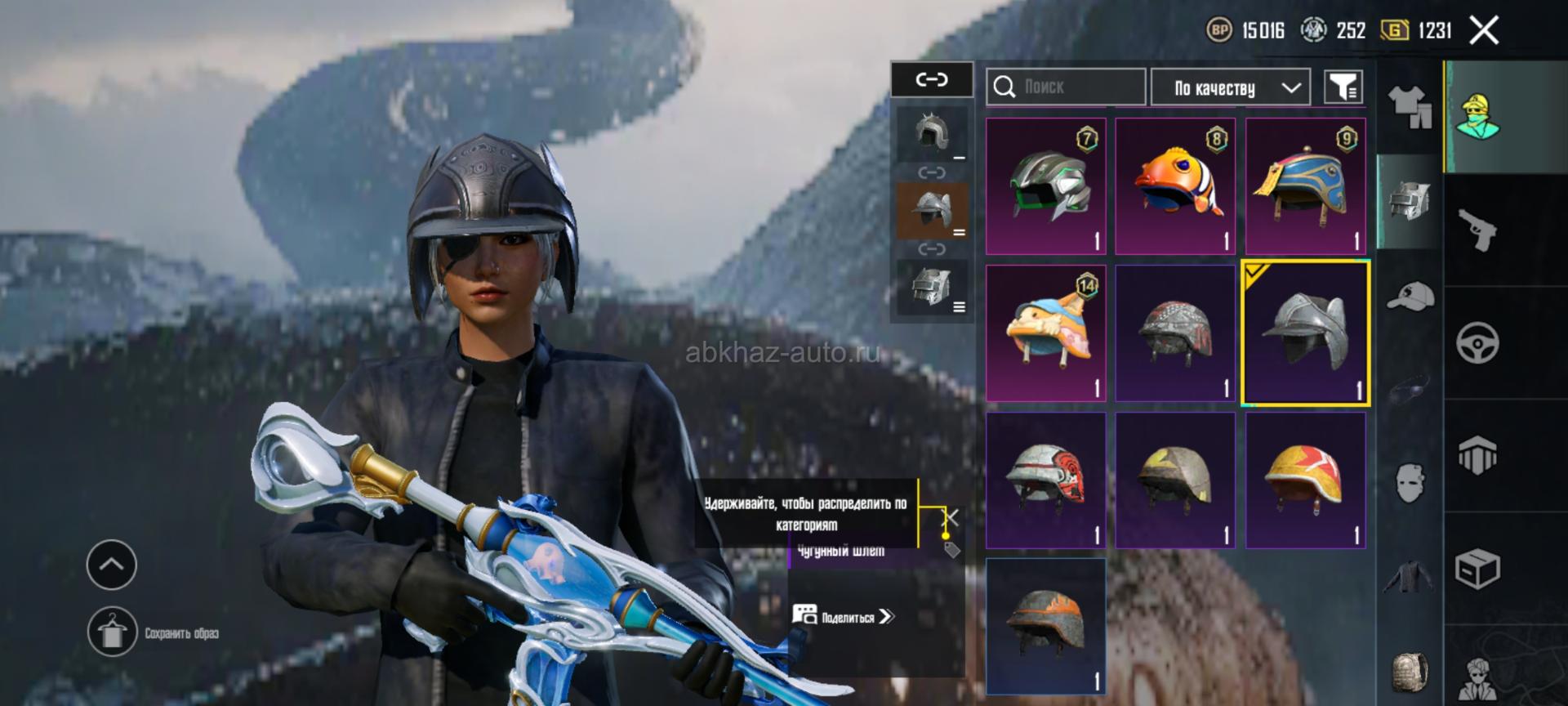Dismiss the category hint tooltip
This screenshot has height=706, width=1568.
(951, 517)
